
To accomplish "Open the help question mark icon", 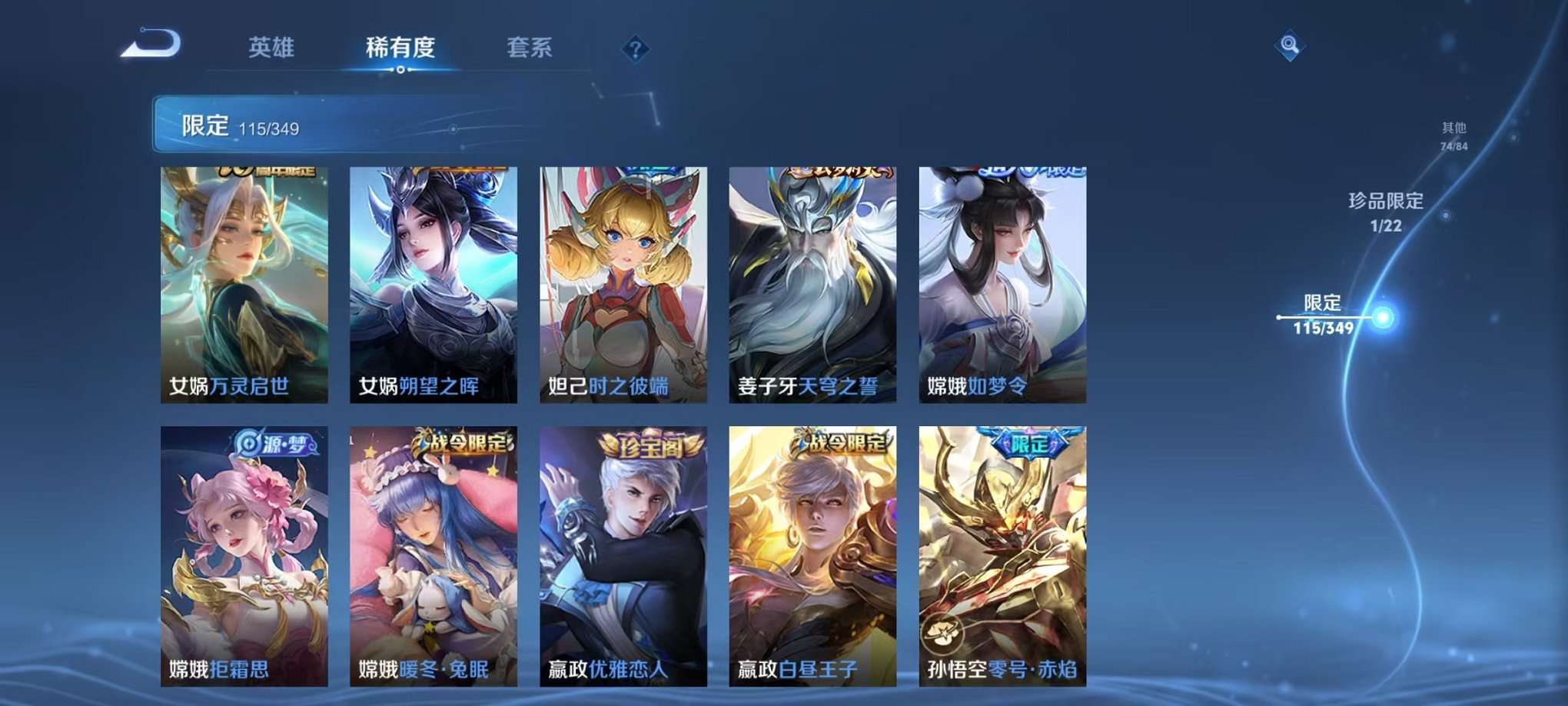I will point(635,48).
